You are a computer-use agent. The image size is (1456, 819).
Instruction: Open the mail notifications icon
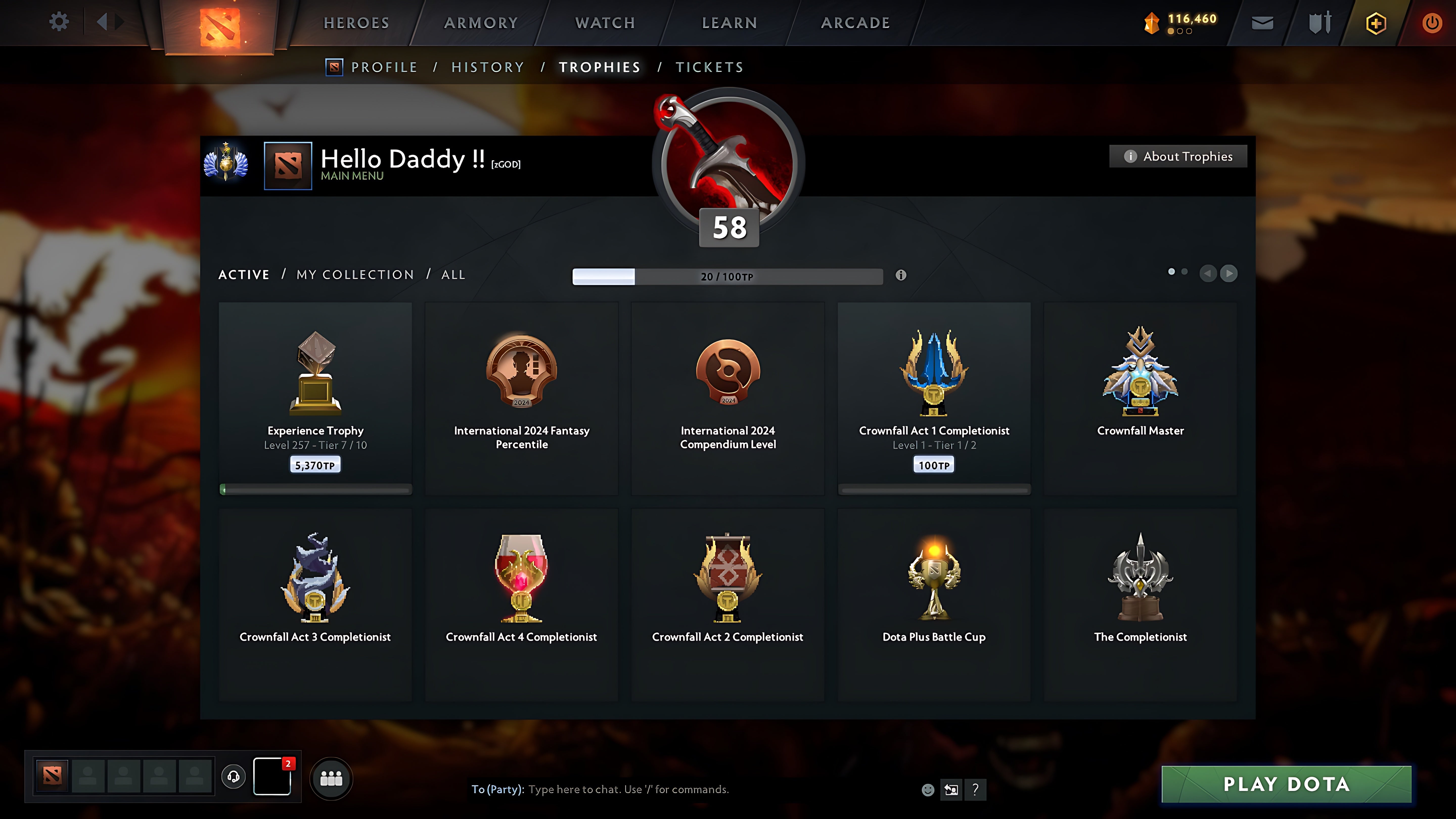tap(1262, 22)
